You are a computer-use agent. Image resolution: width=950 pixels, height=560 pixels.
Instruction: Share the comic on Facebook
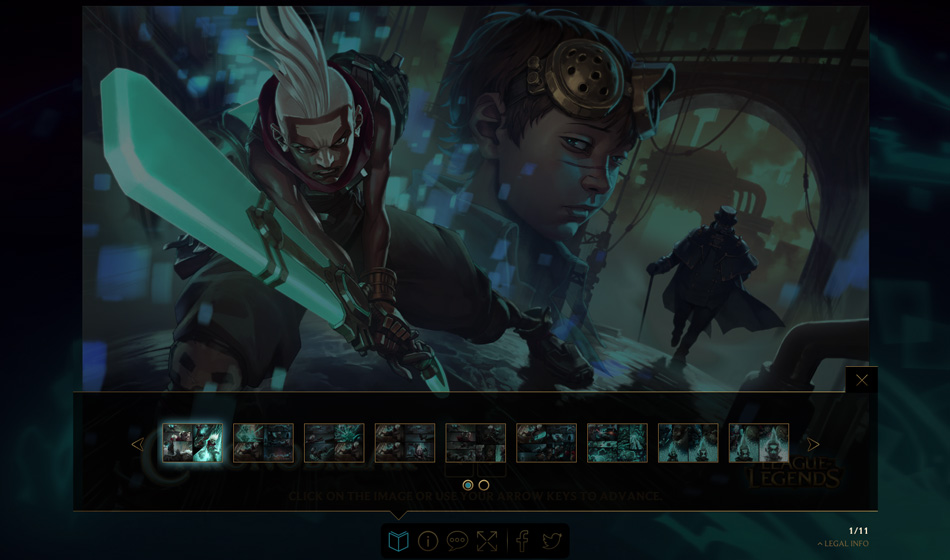coord(522,541)
